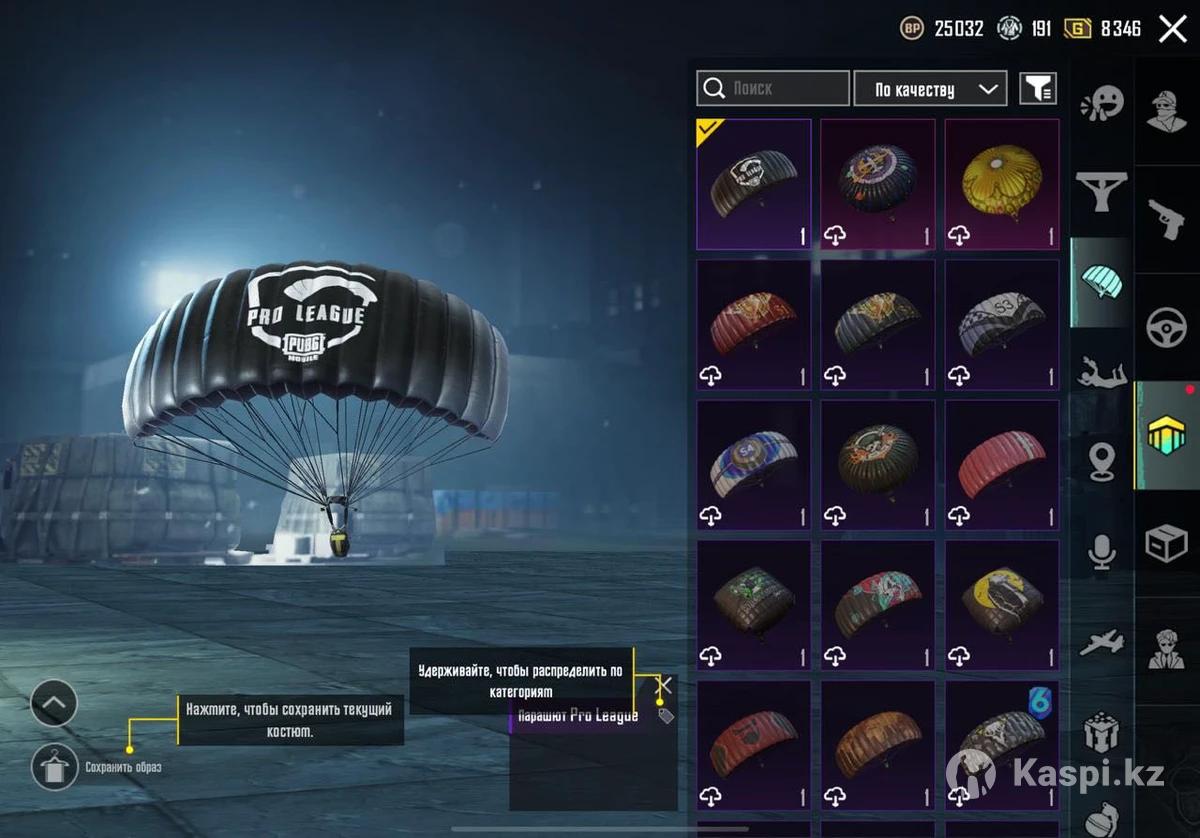Dismiss the category tooltip hint
The image size is (1200, 838).
(663, 686)
